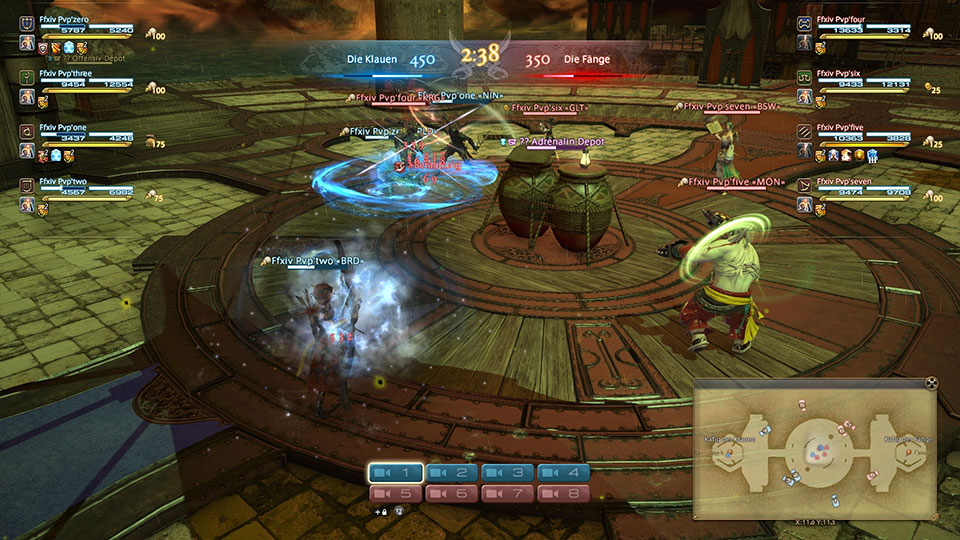Choose Ffxiv Pvp'five in the team list

(845, 128)
